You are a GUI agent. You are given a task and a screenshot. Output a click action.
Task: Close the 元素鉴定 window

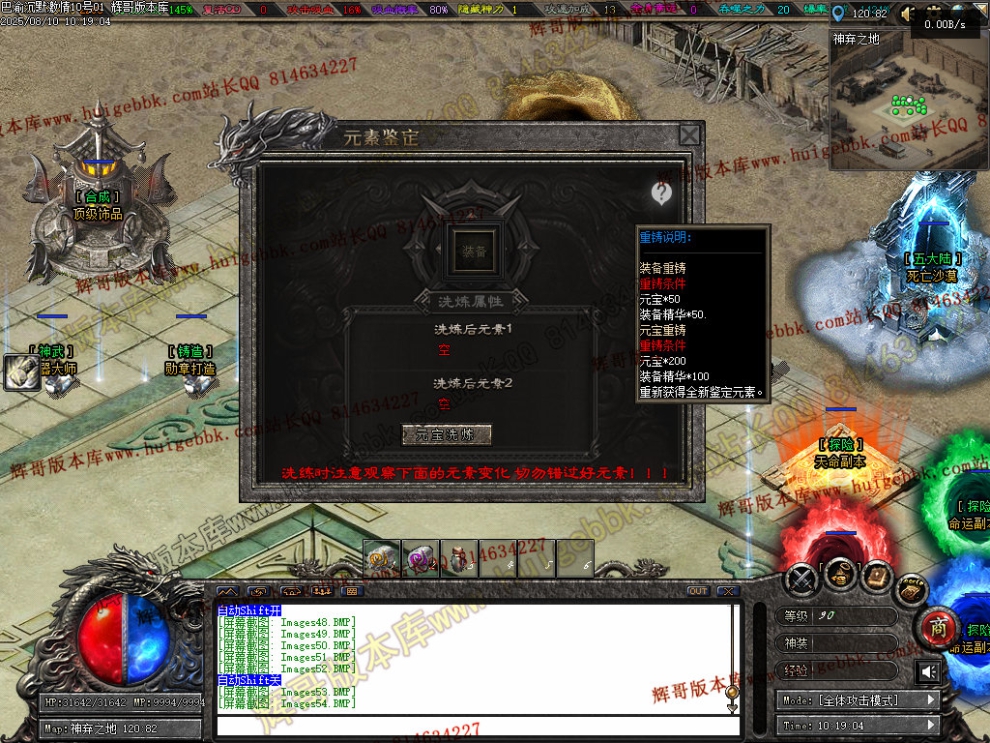tap(689, 135)
